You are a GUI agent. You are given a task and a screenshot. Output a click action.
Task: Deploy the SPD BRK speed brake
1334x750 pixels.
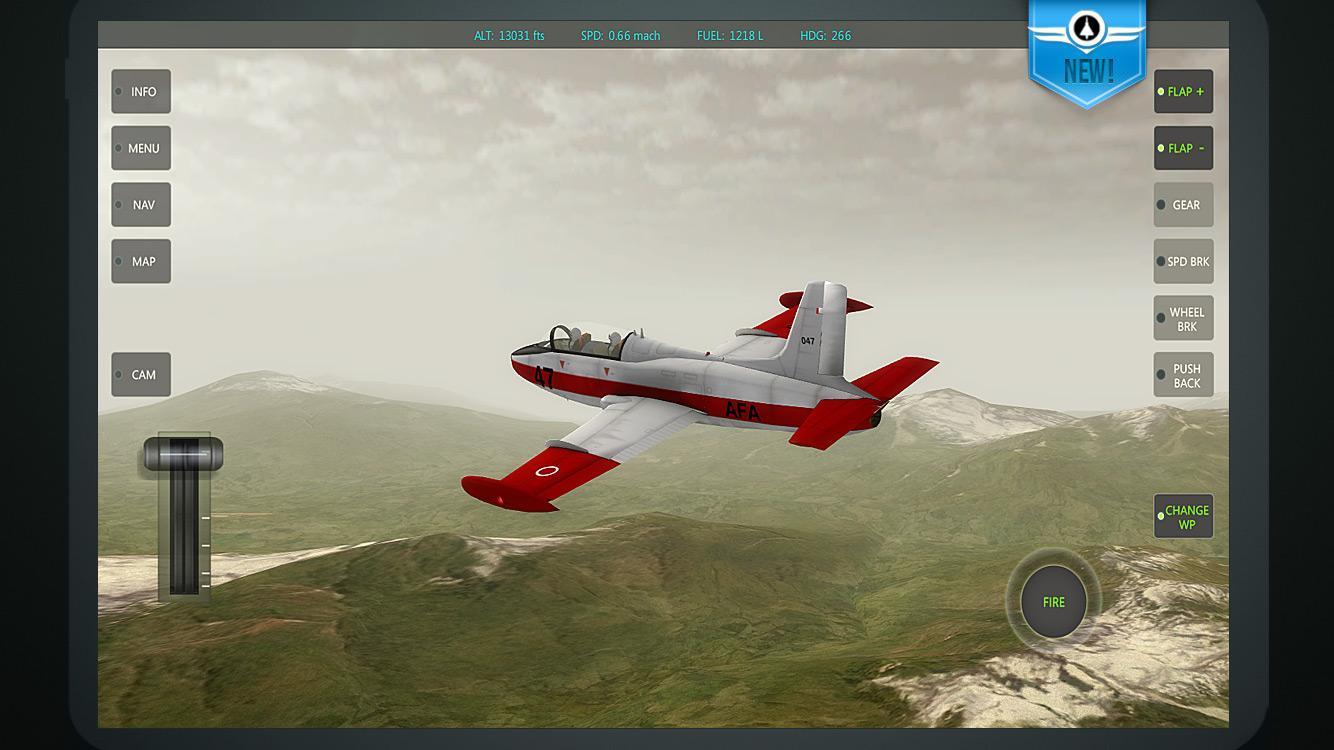tap(1183, 261)
